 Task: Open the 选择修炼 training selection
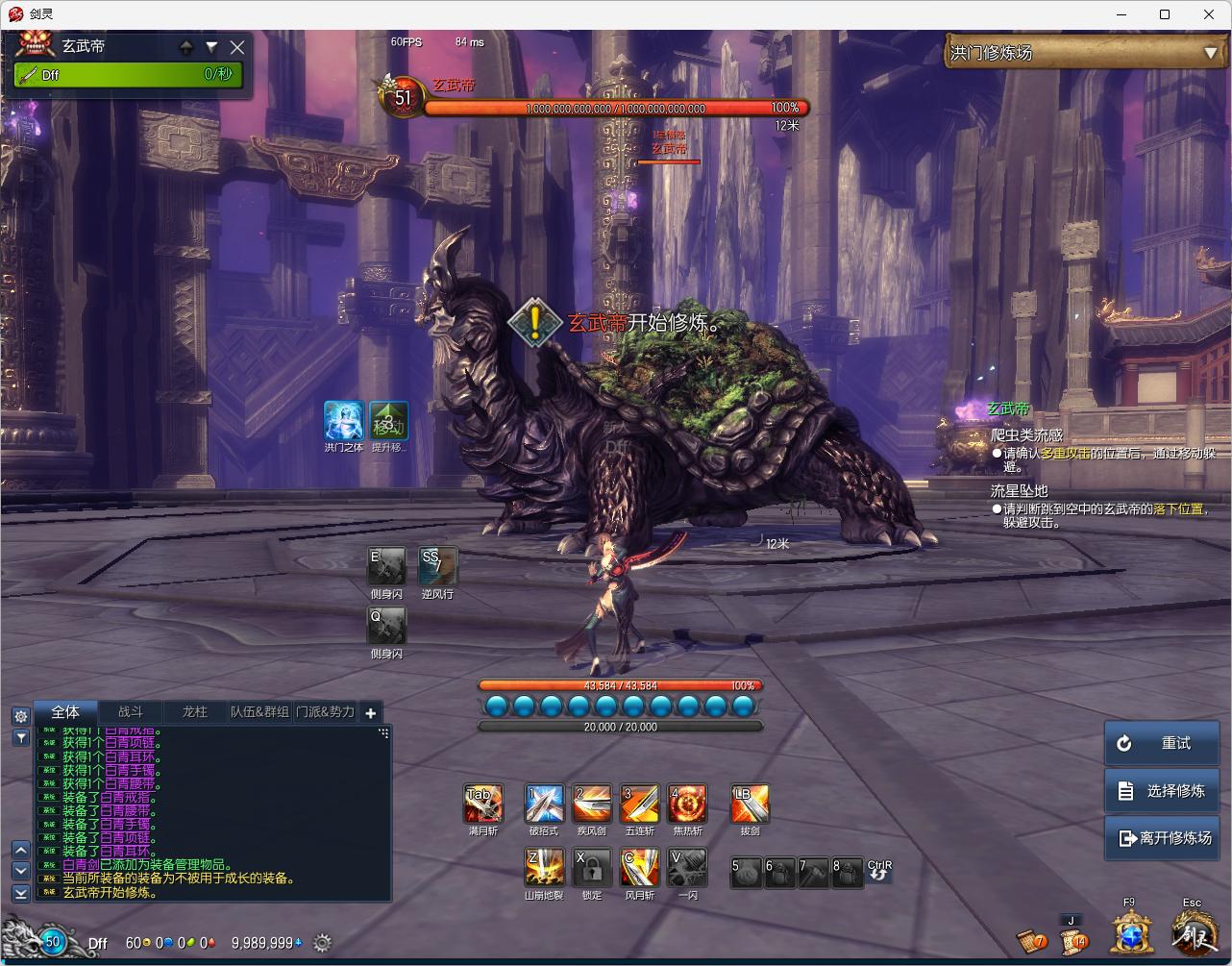point(1161,790)
